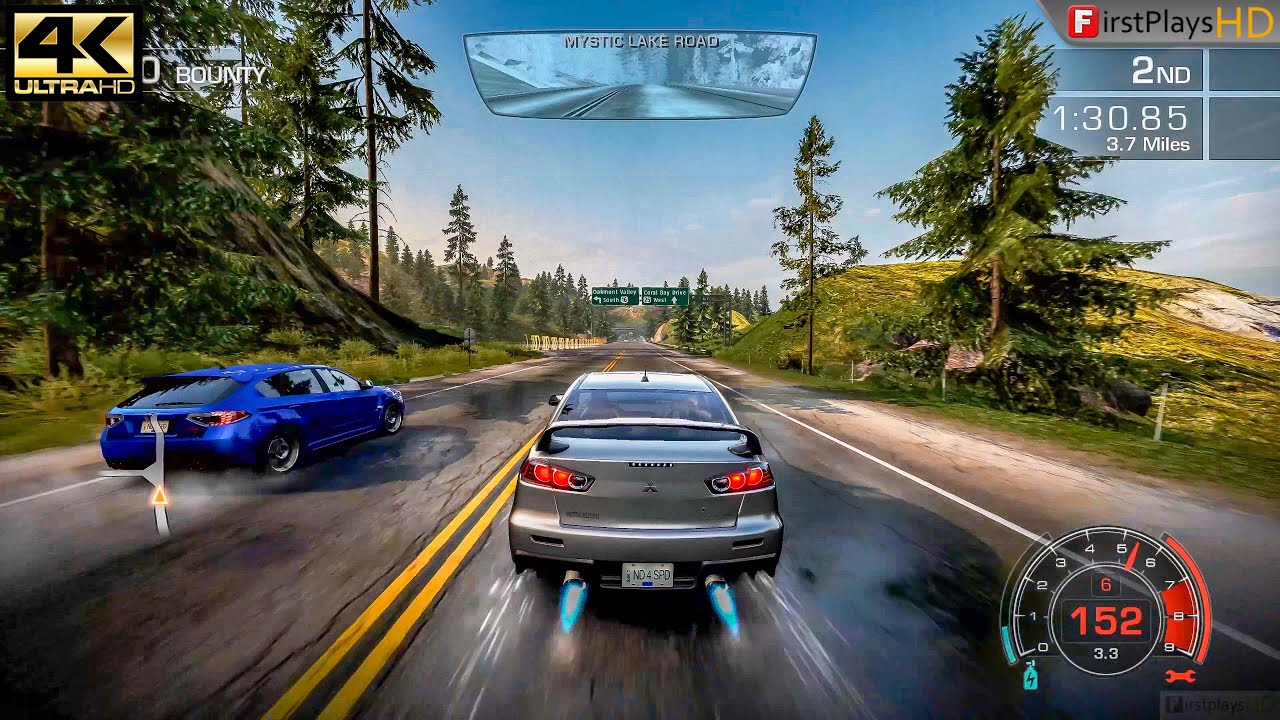Viewport: 1280px width, 720px height.
Task: Click the 4K Ultra HD badge
Action: click(x=73, y=51)
